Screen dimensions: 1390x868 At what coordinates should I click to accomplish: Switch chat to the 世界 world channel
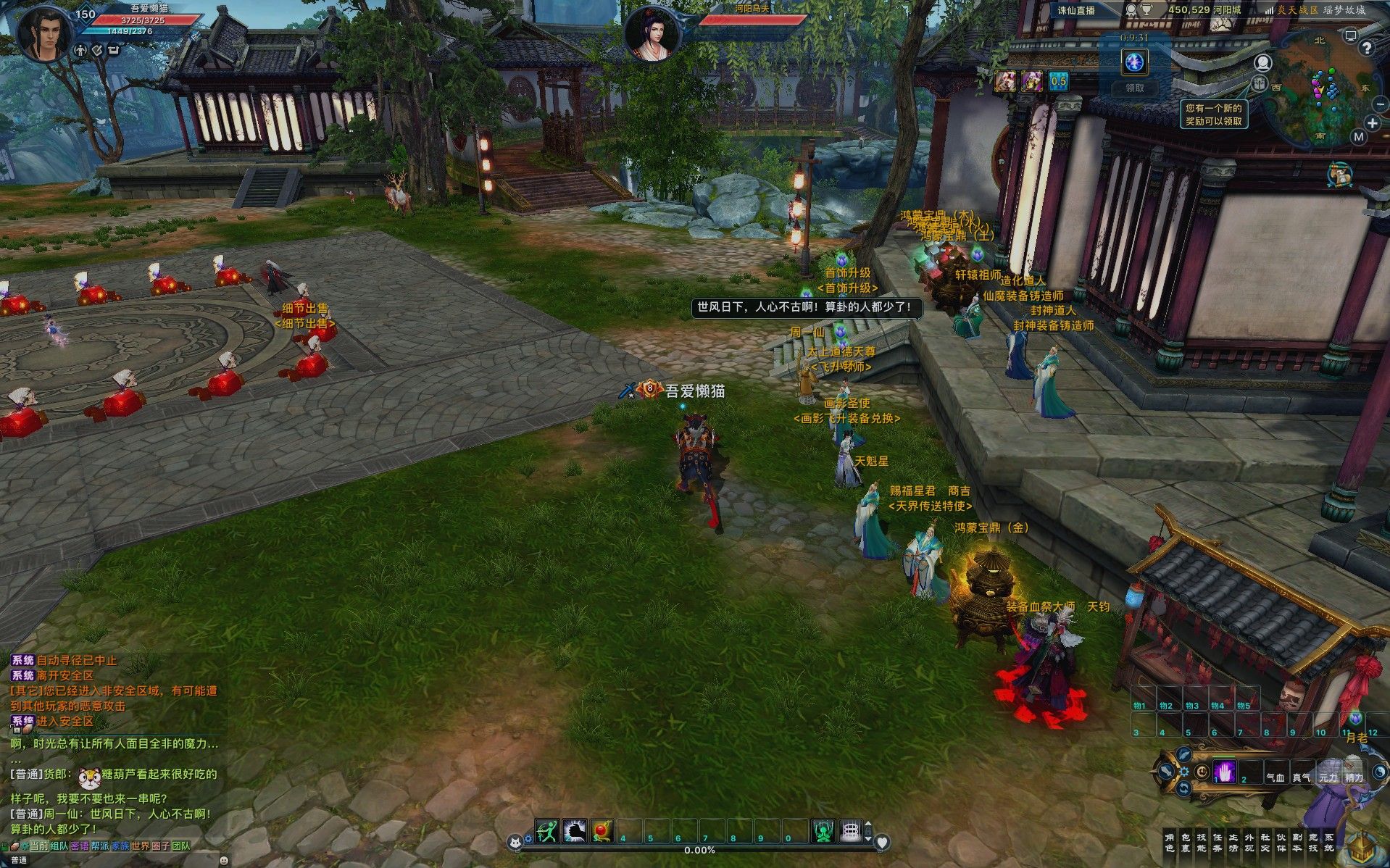[140, 846]
